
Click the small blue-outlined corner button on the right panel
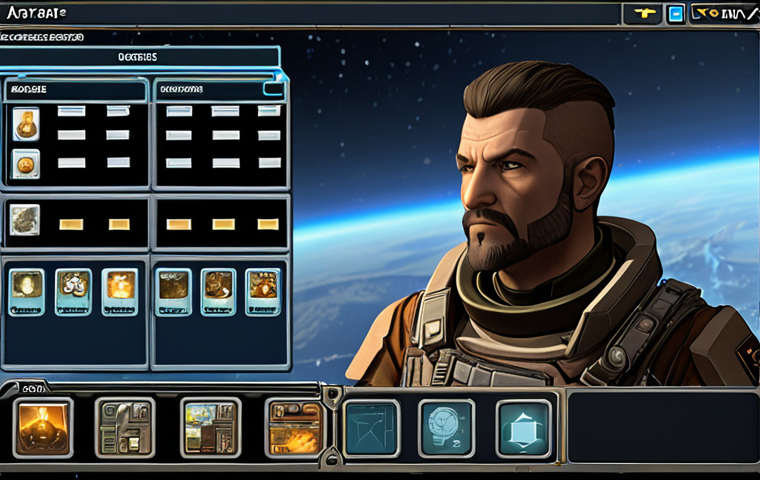click(x=273, y=88)
